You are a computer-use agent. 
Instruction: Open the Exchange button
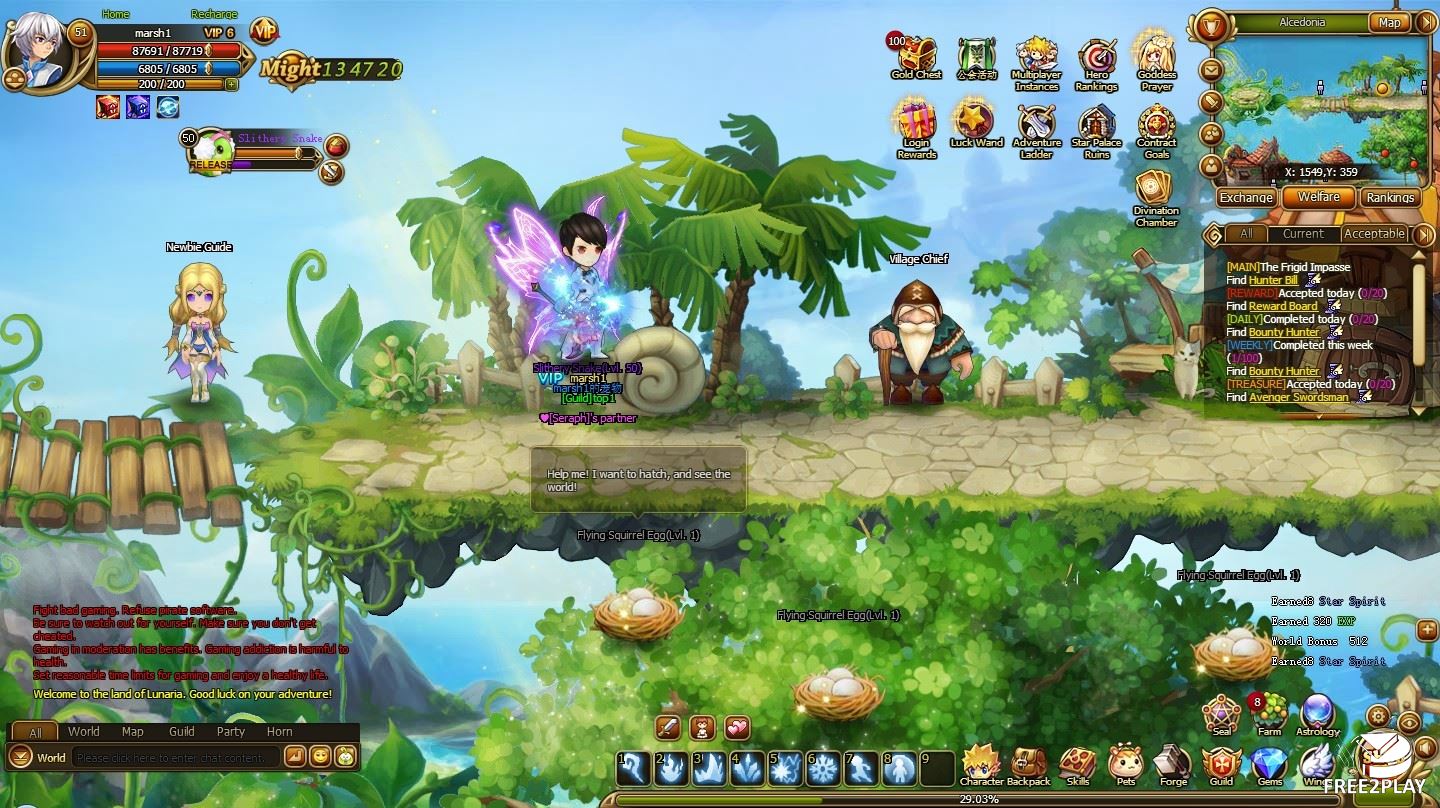(1246, 197)
